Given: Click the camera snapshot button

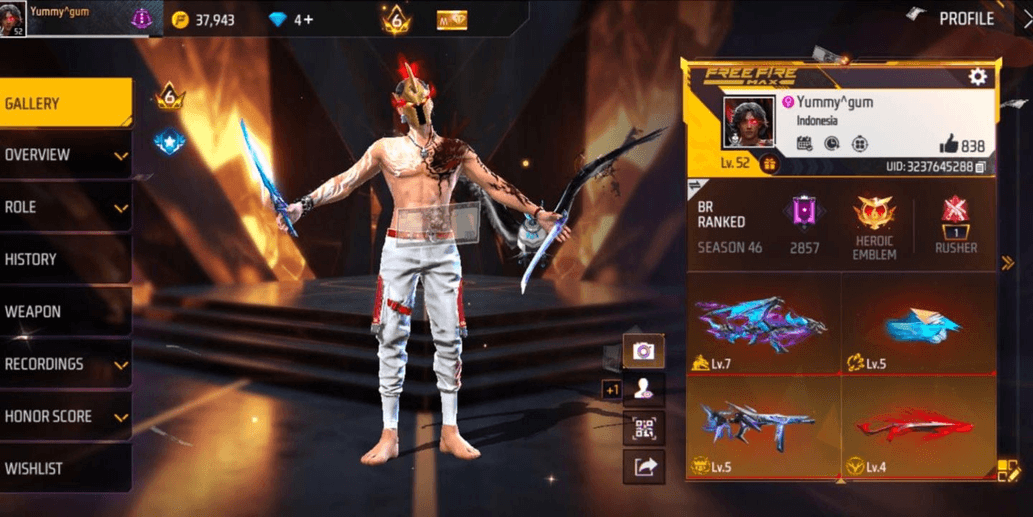Looking at the screenshot, I should coord(643,351).
